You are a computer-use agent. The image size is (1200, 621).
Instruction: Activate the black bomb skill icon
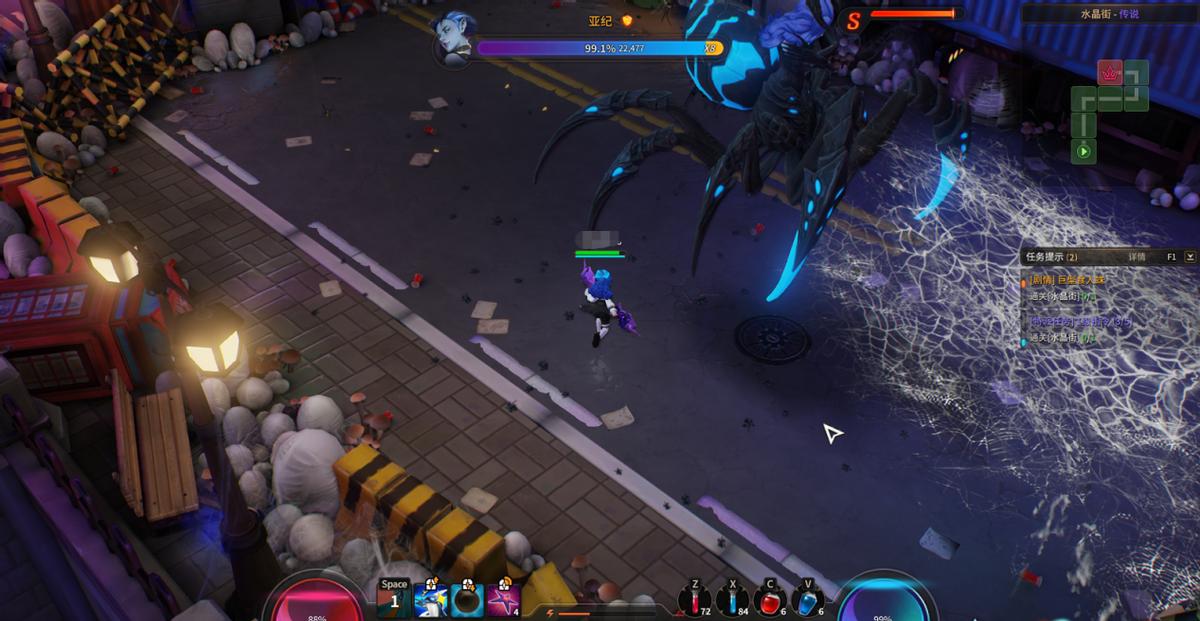point(467,600)
